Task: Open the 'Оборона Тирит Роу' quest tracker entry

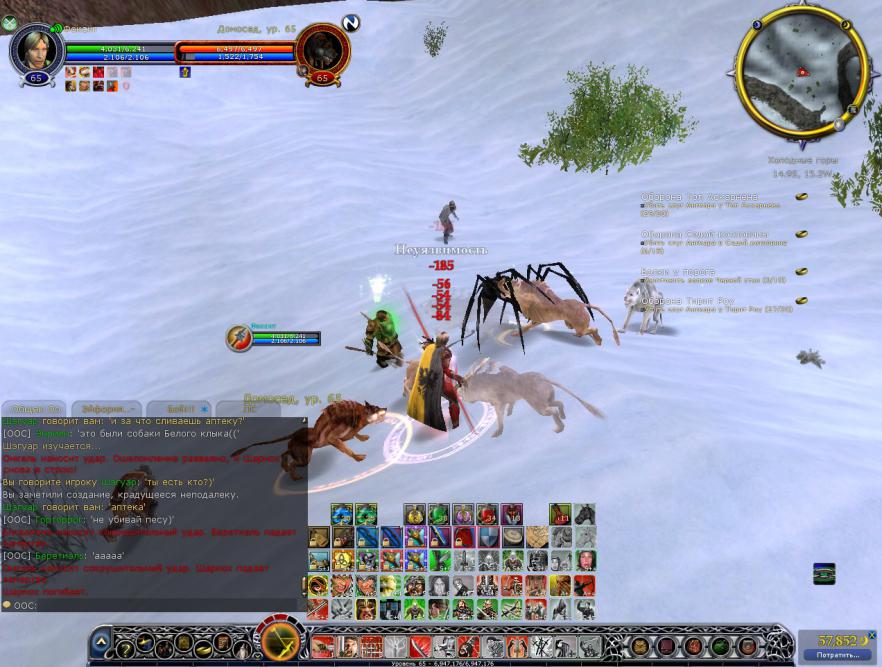Action: tap(688, 300)
